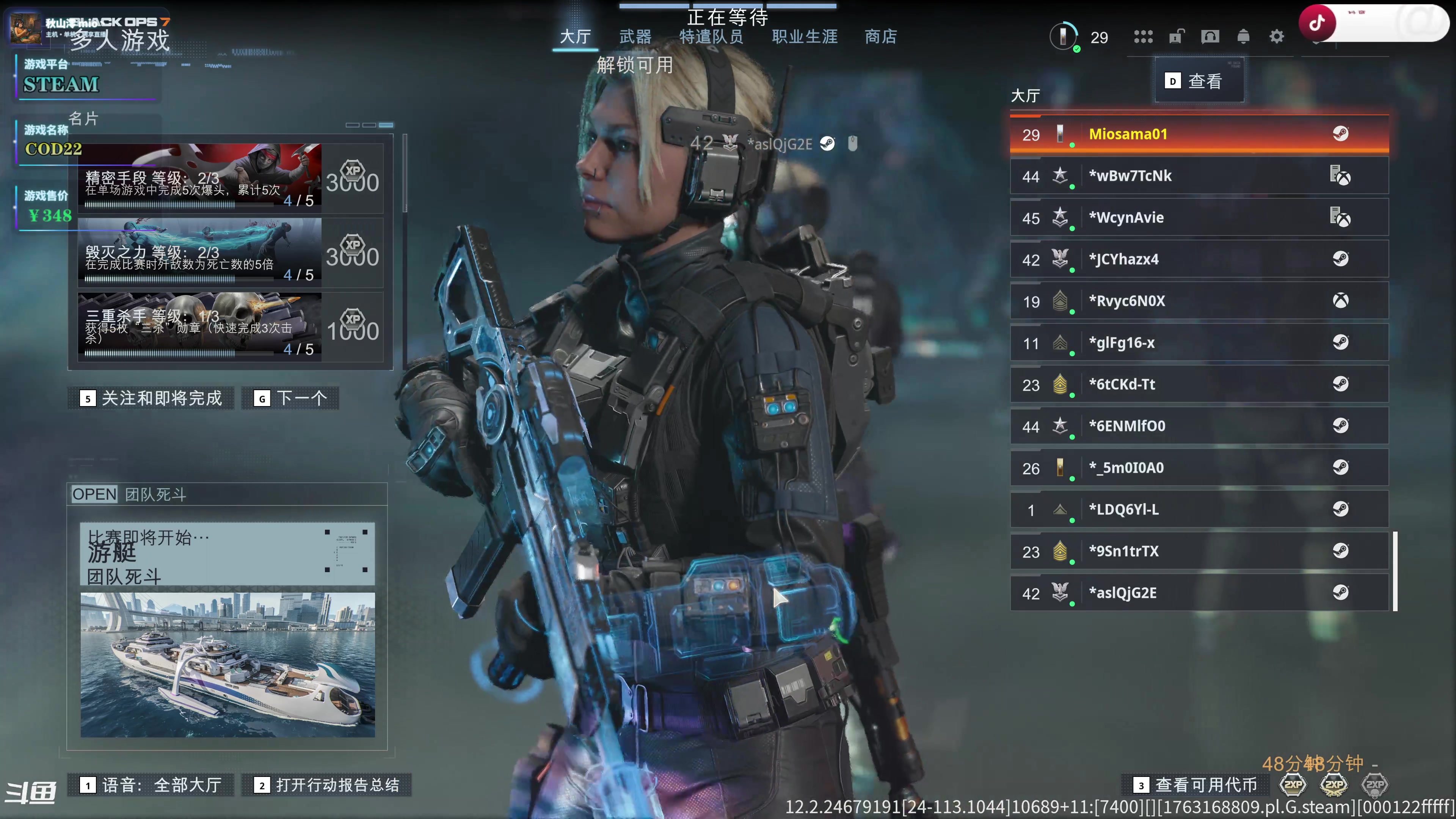Click the 查看 view button
Image resolution: width=1456 pixels, height=819 pixels.
click(x=1198, y=82)
